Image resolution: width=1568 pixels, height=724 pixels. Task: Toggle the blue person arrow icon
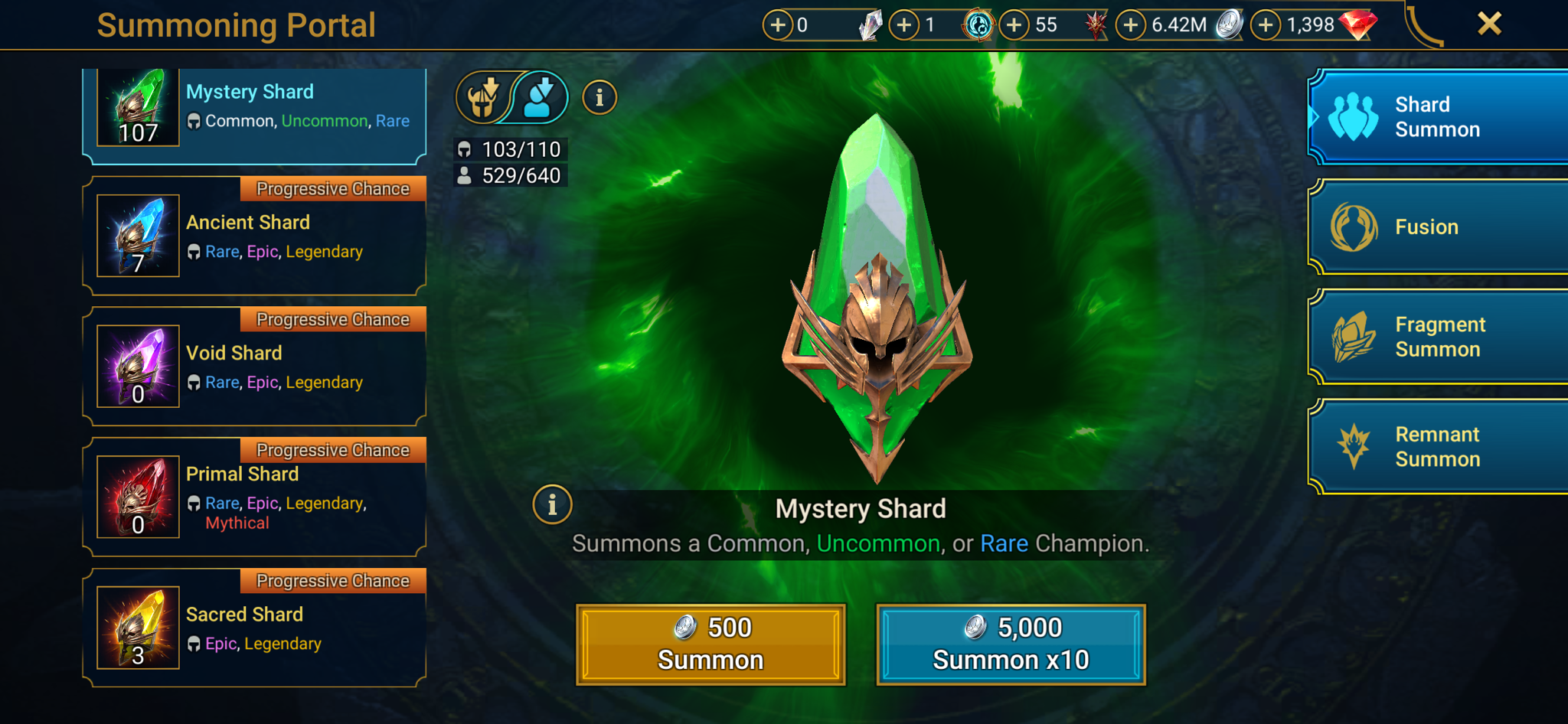541,98
